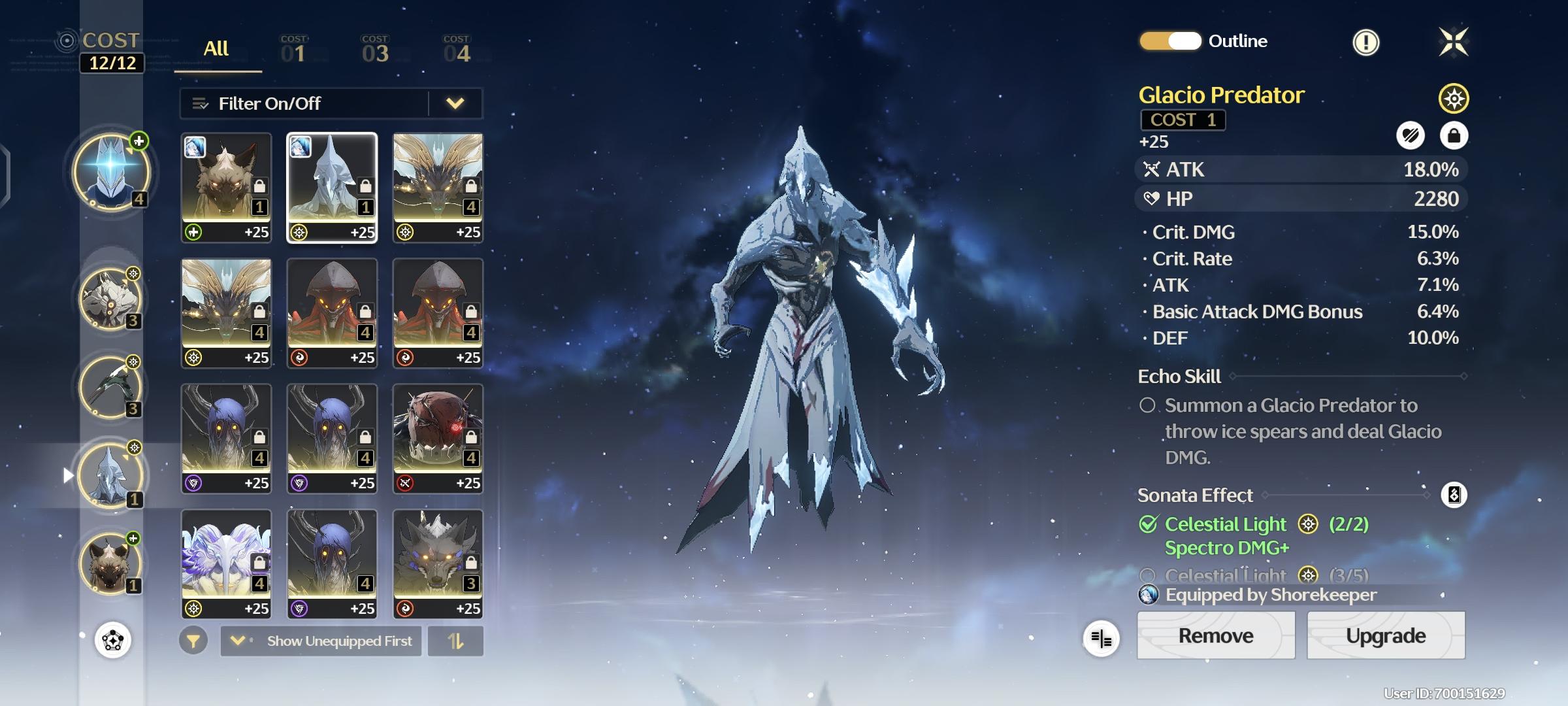1568x706 pixels.
Task: Switch to the Cost 01 tab
Action: pyautogui.click(x=294, y=50)
